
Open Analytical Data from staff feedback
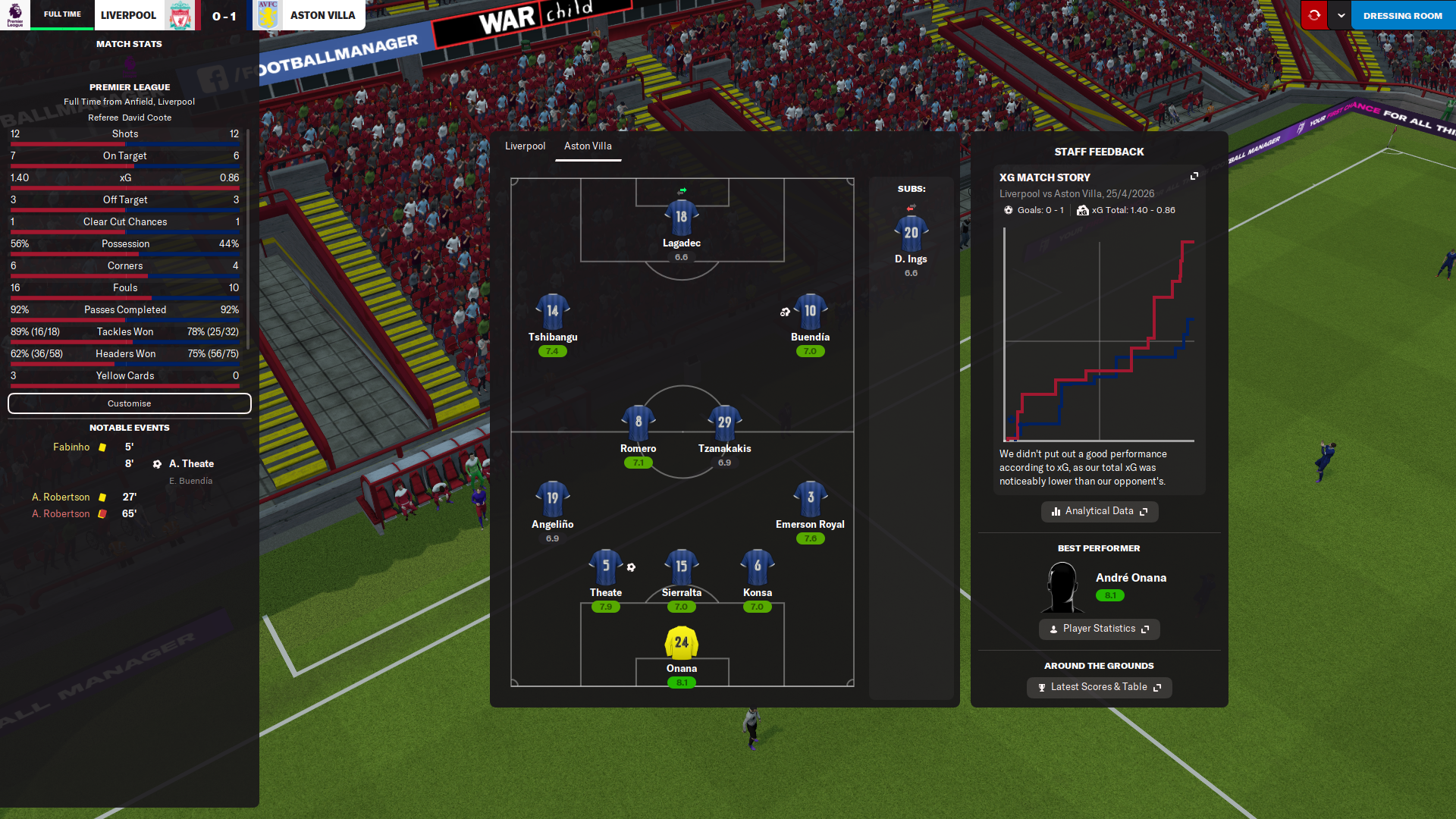[x=1099, y=511]
